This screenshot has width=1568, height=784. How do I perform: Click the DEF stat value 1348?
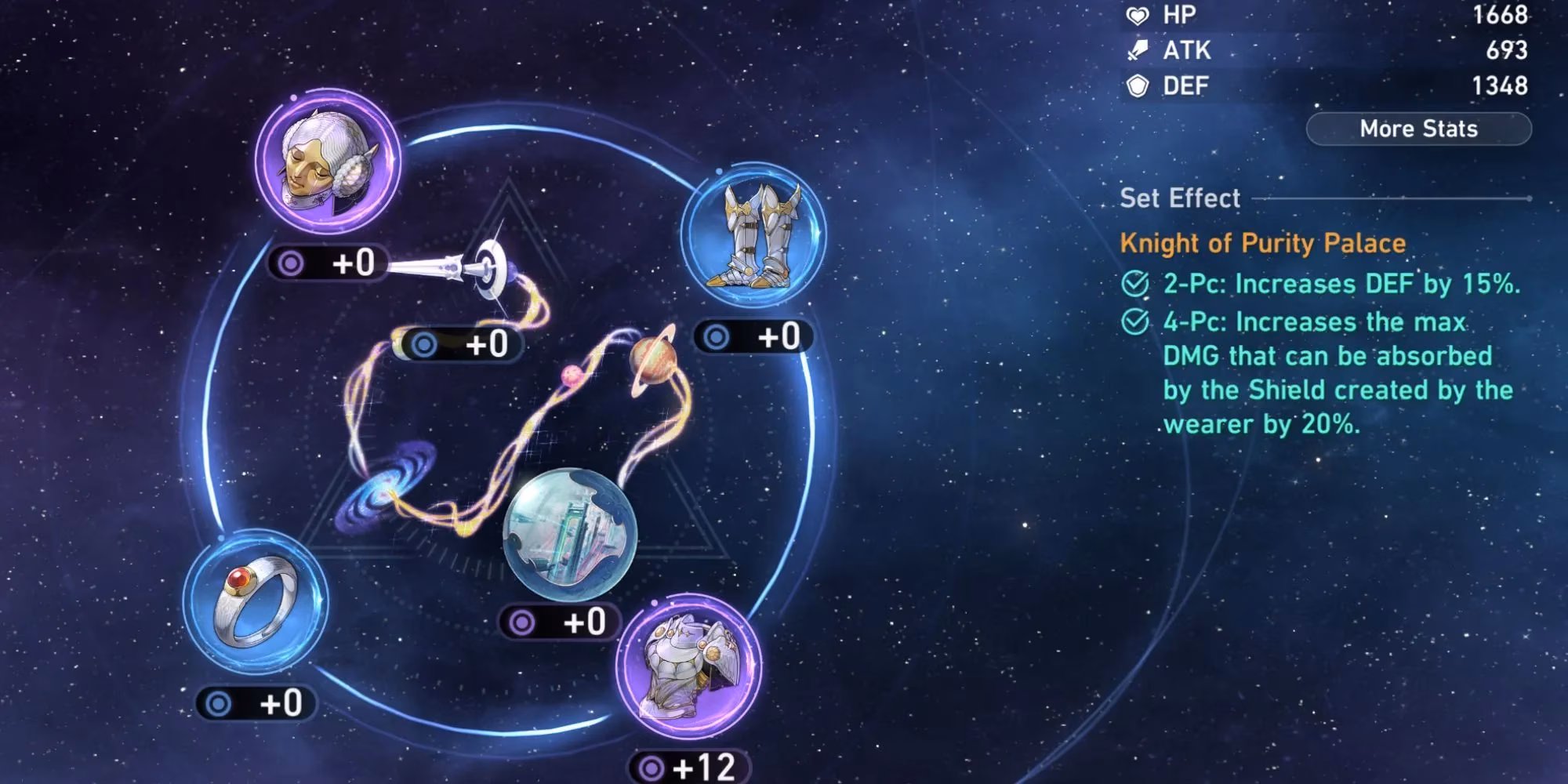pyautogui.click(x=1501, y=86)
